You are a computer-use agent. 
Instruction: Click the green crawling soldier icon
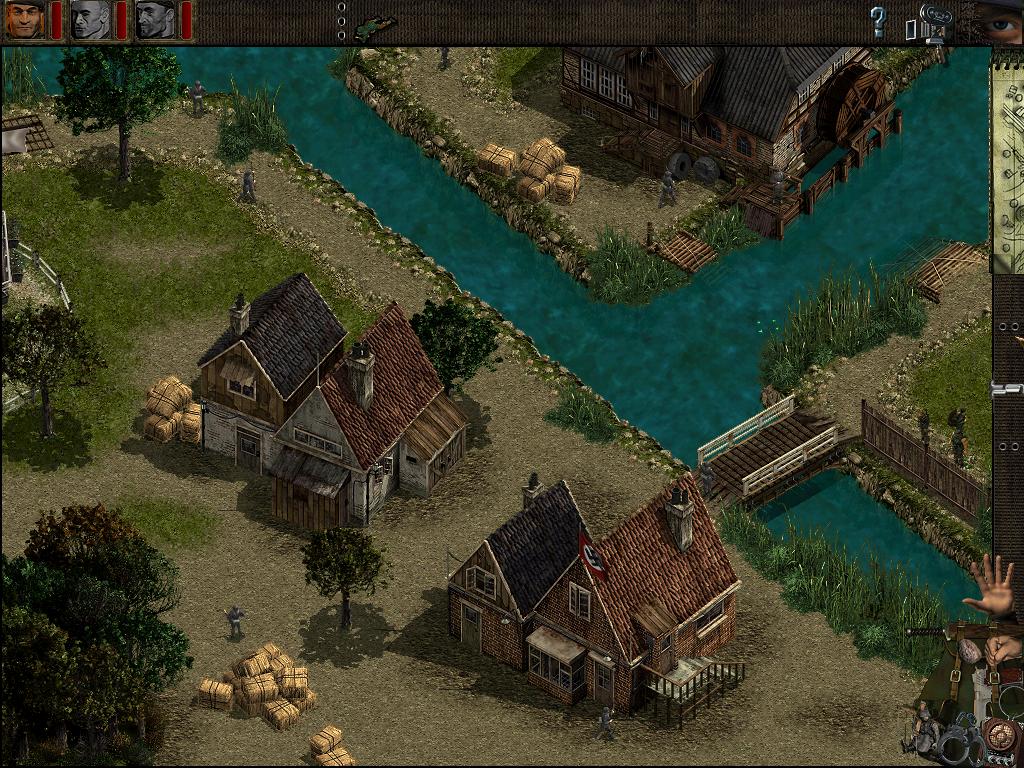point(375,24)
